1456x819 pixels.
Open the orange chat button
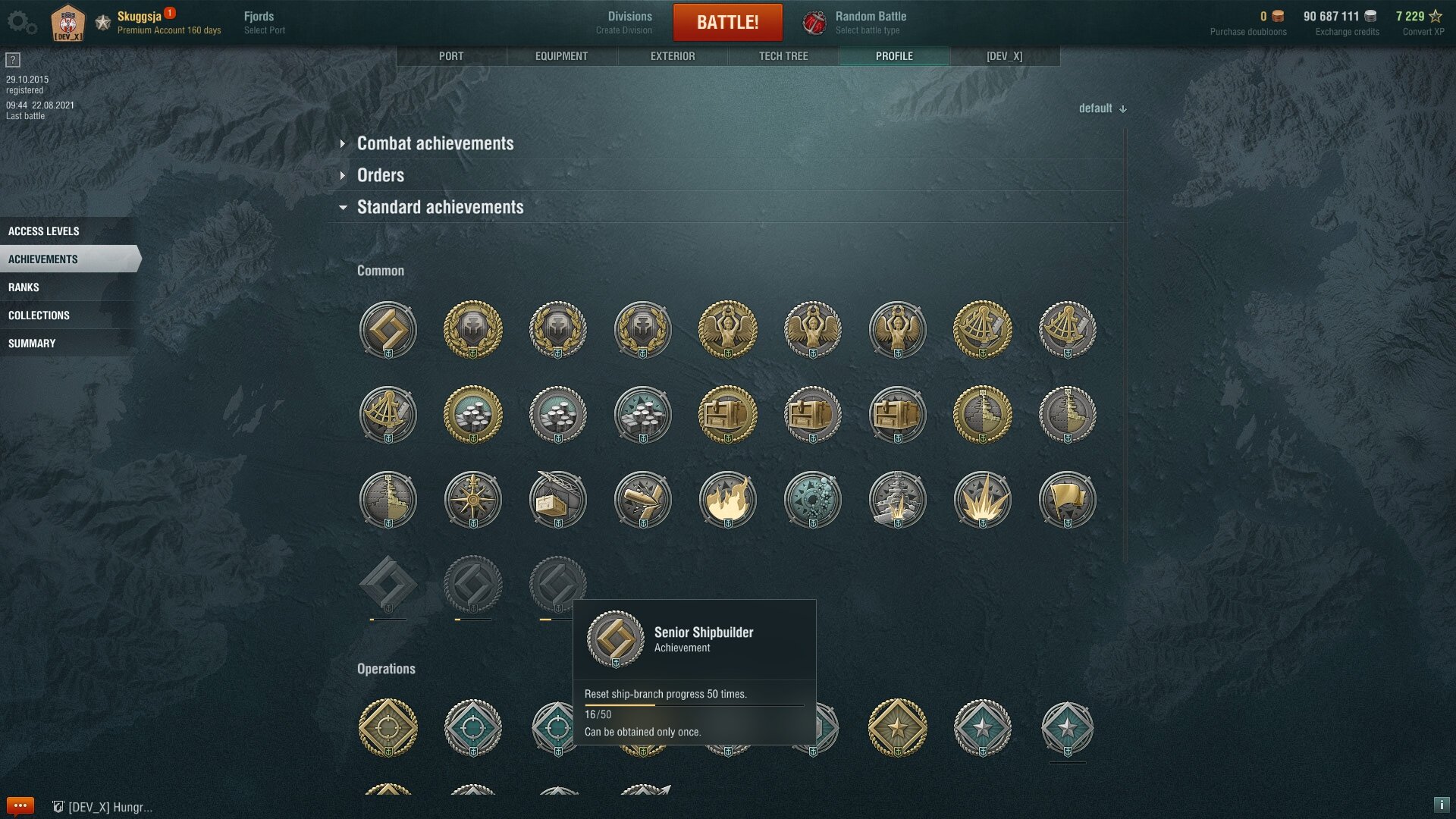click(x=20, y=805)
